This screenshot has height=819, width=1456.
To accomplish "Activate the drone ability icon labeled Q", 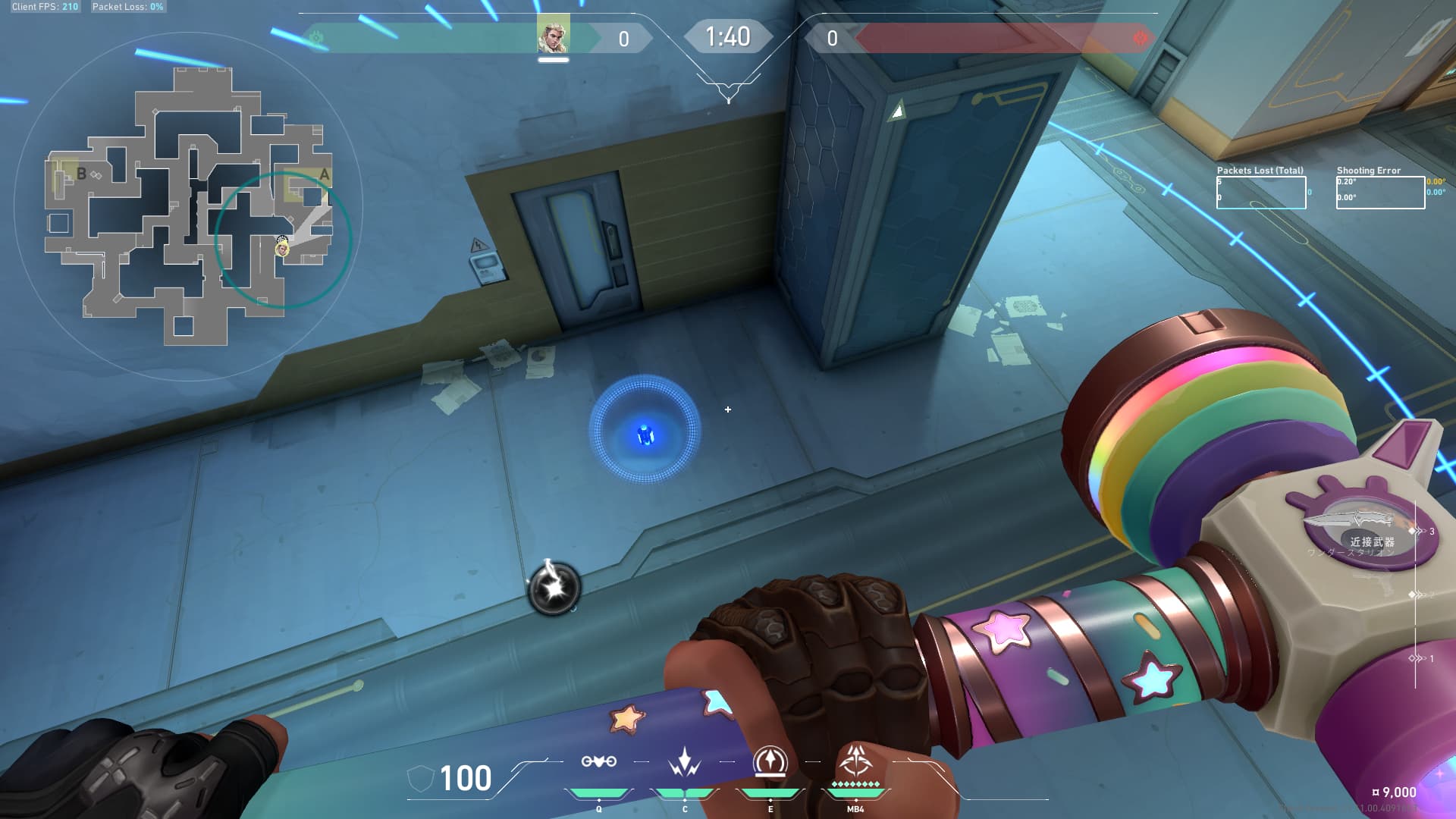I will pyautogui.click(x=598, y=761).
